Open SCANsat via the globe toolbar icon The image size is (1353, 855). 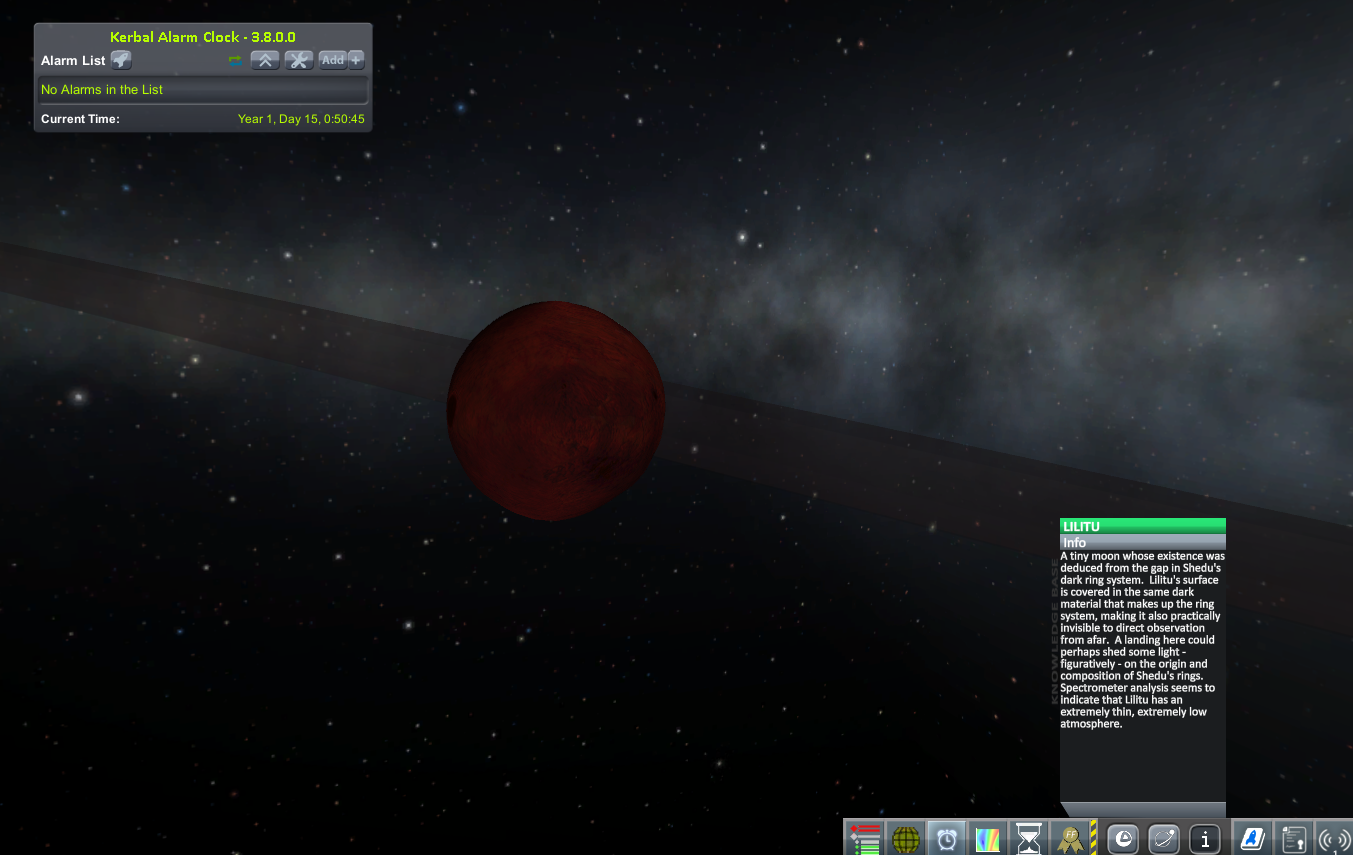coord(906,838)
